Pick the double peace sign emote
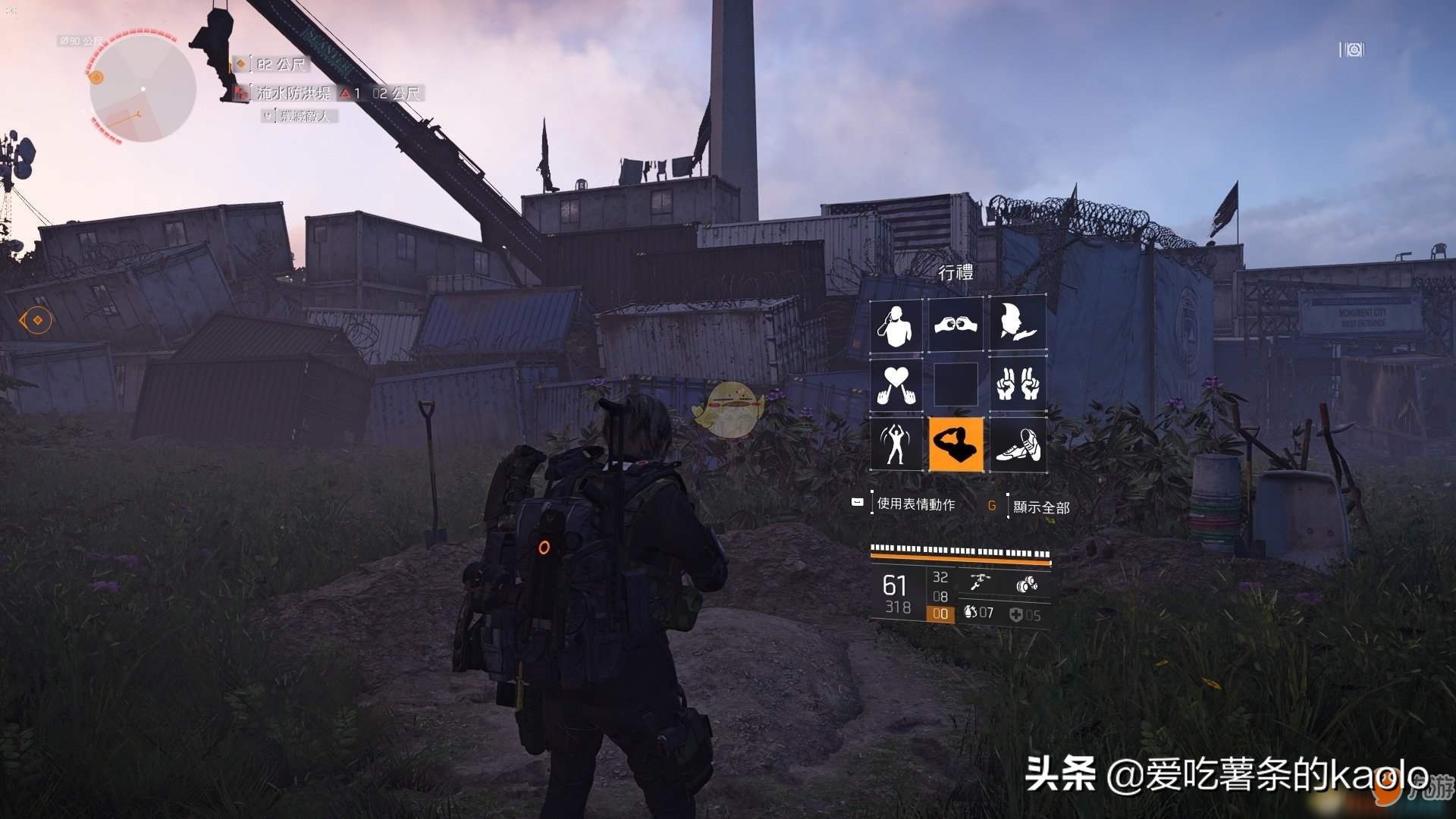This screenshot has width=1456, height=819. tap(1017, 384)
